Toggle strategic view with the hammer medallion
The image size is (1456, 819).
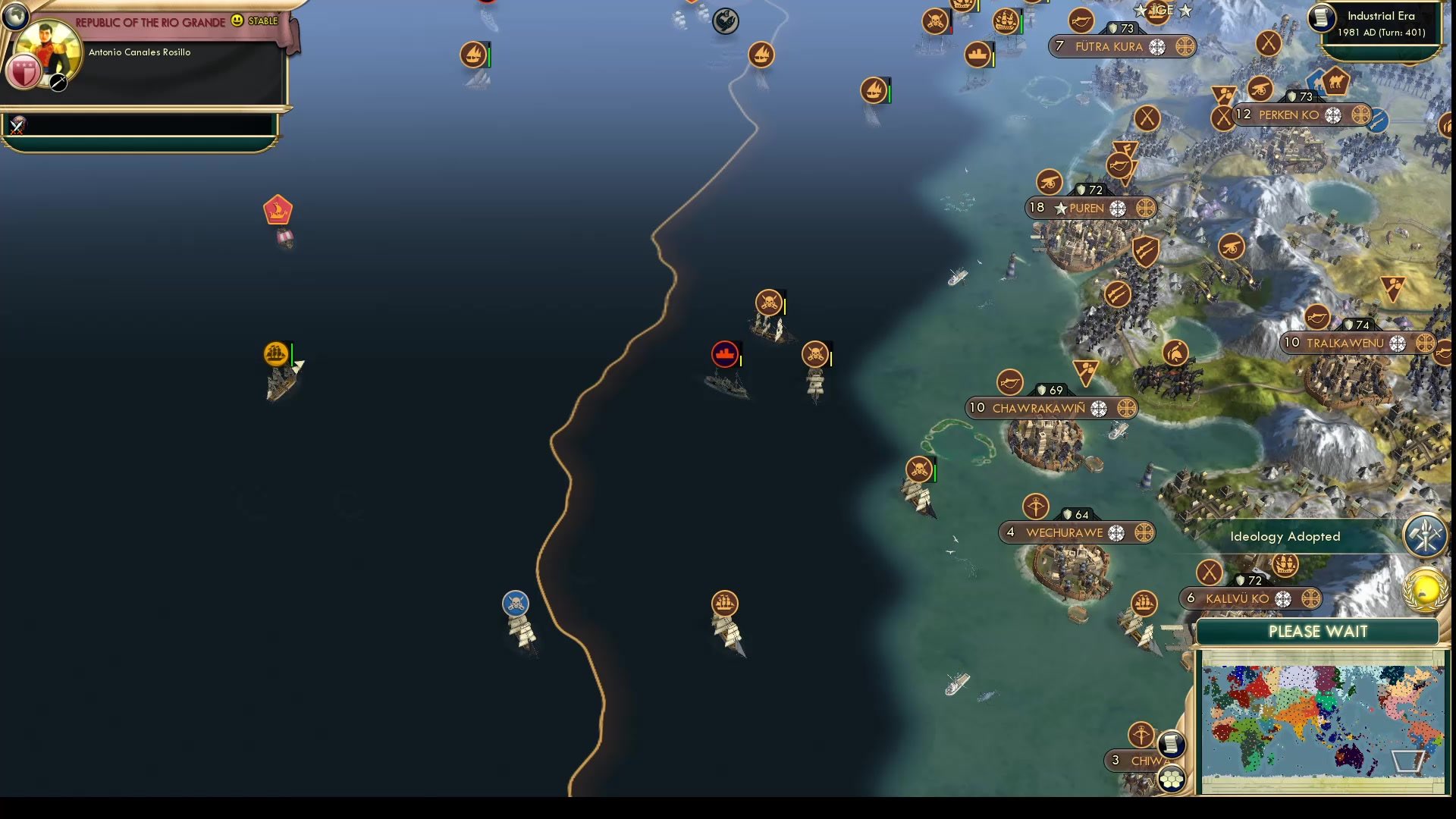(x=1426, y=536)
